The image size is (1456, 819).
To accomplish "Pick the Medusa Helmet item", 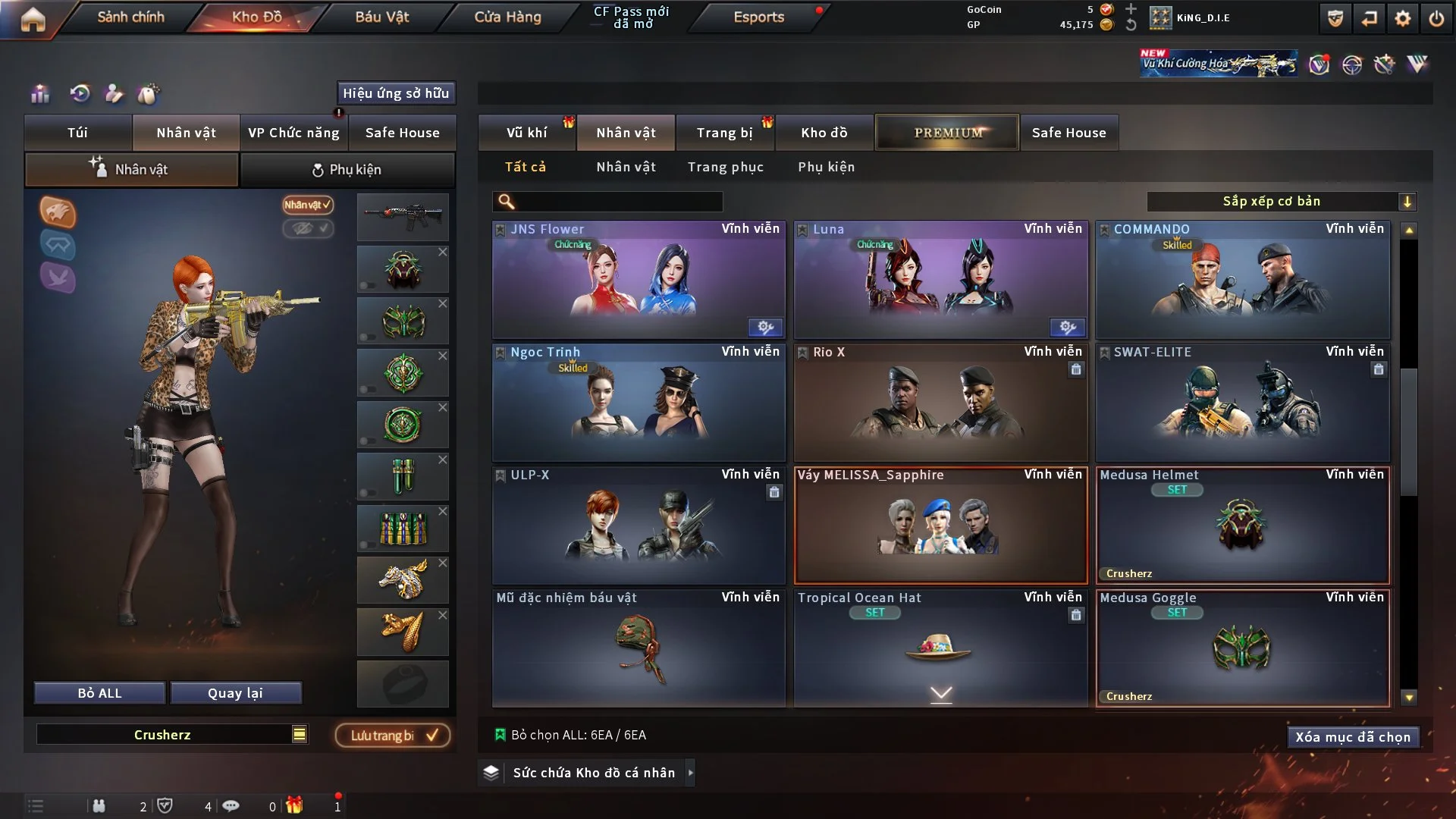I will pos(1242,526).
